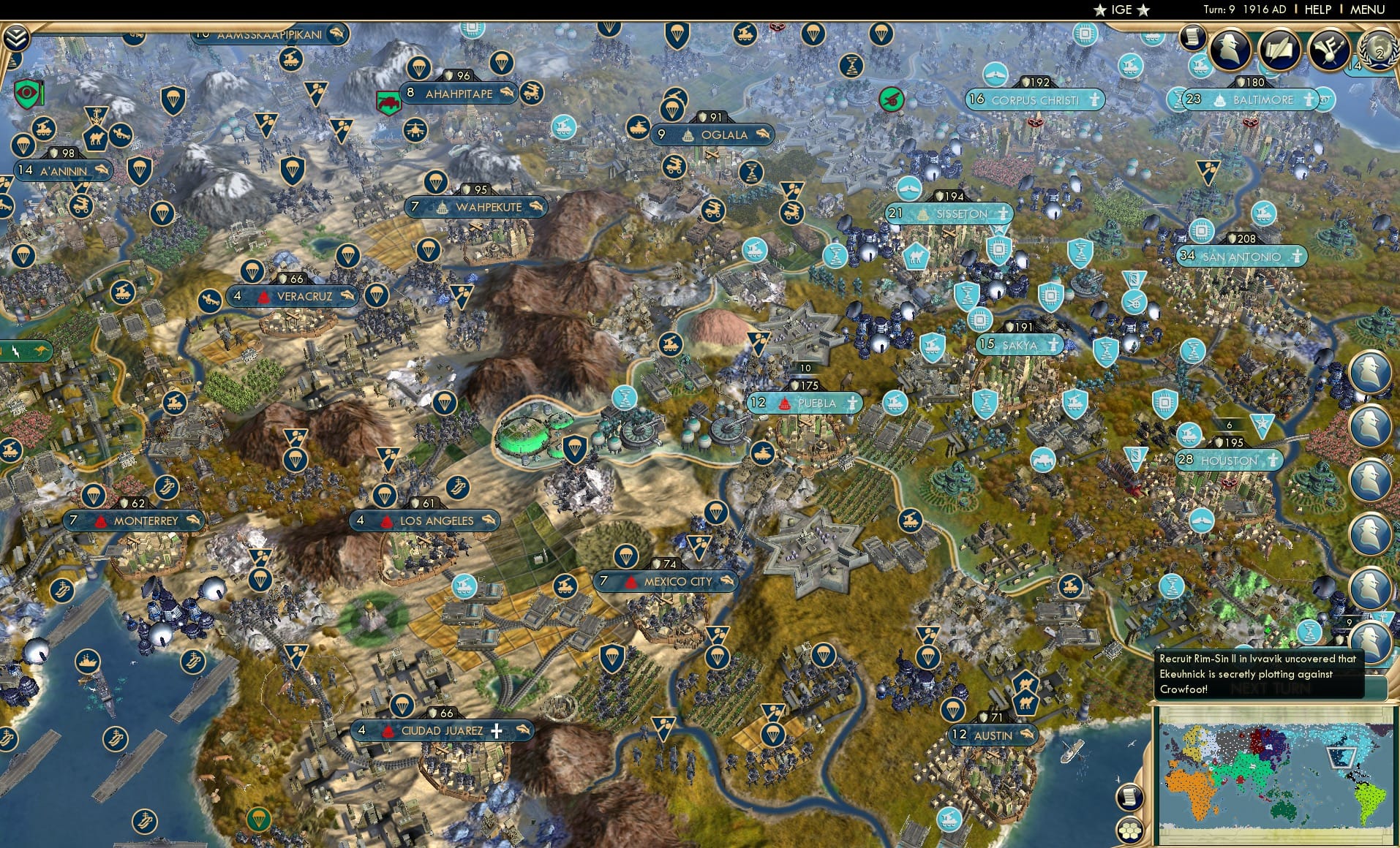Open the MENU
This screenshot has width=1400, height=848.
pyautogui.click(x=1366, y=10)
